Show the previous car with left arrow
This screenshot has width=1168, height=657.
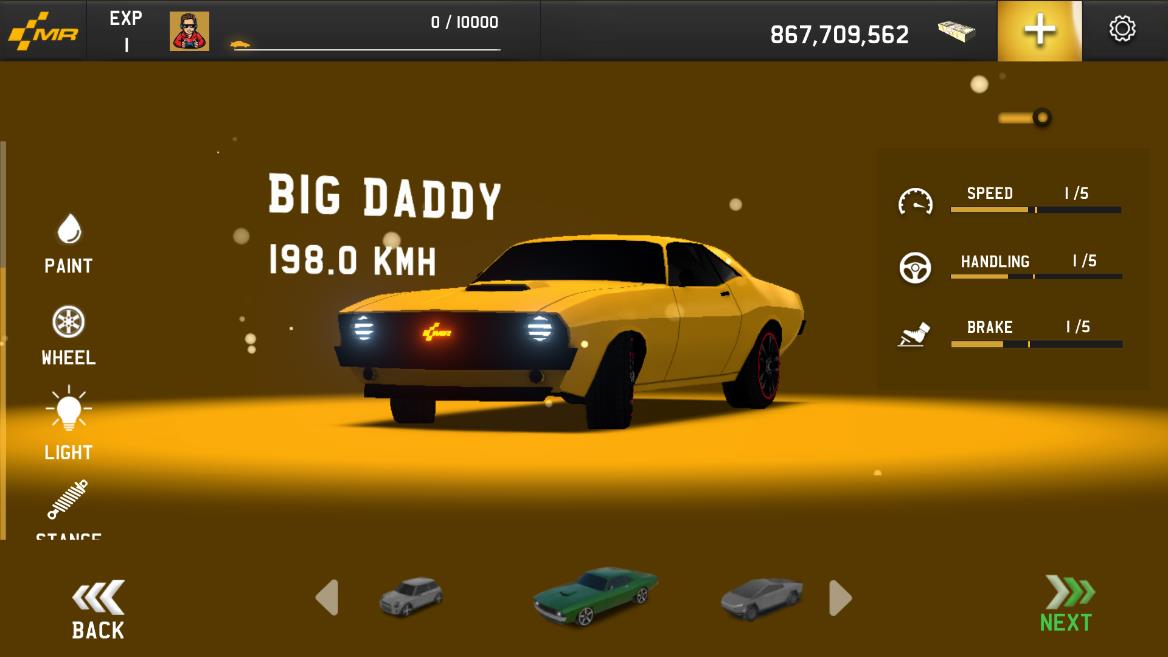(327, 598)
